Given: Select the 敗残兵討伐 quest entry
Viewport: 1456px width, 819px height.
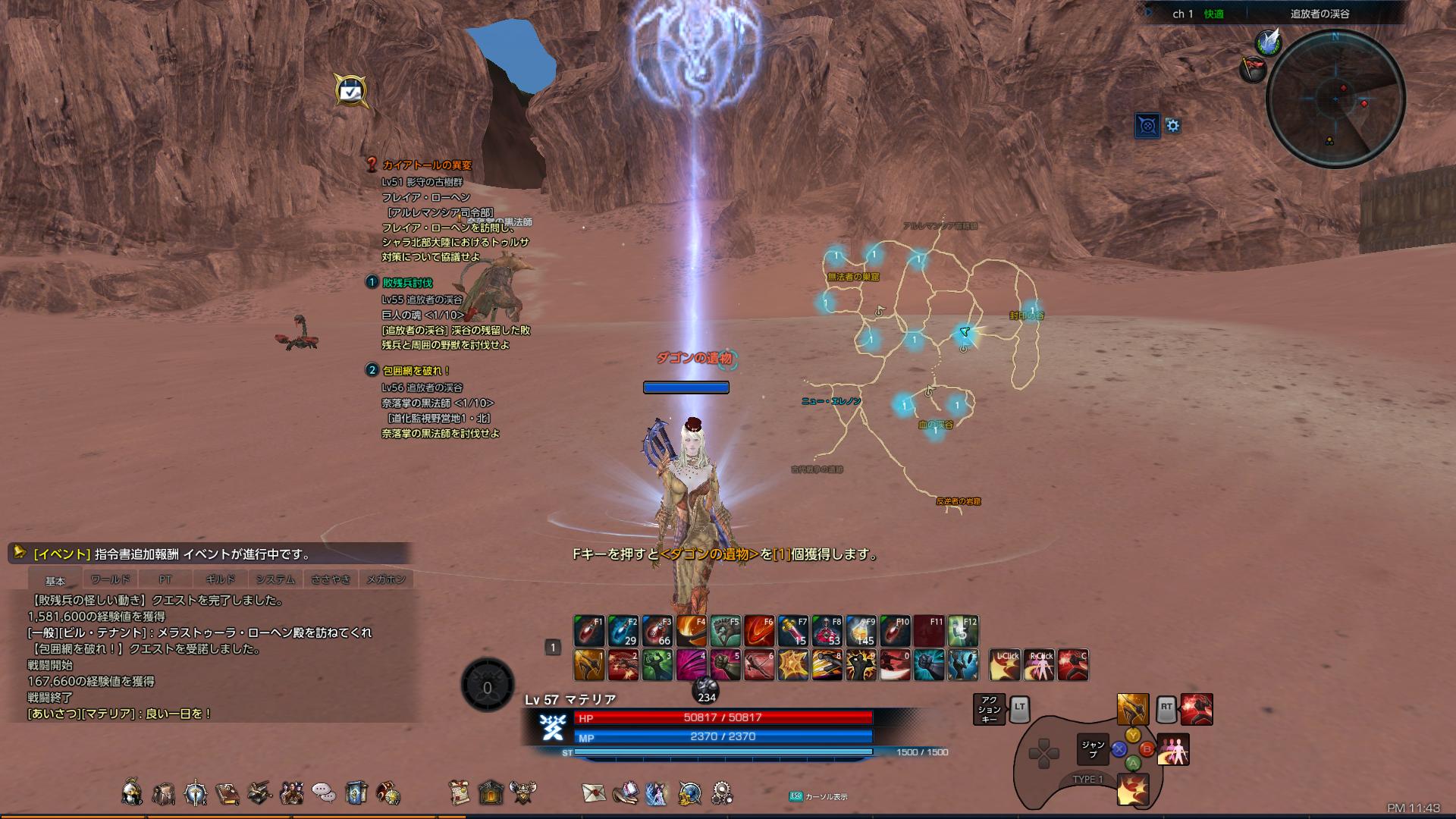Looking at the screenshot, I should 407,283.
